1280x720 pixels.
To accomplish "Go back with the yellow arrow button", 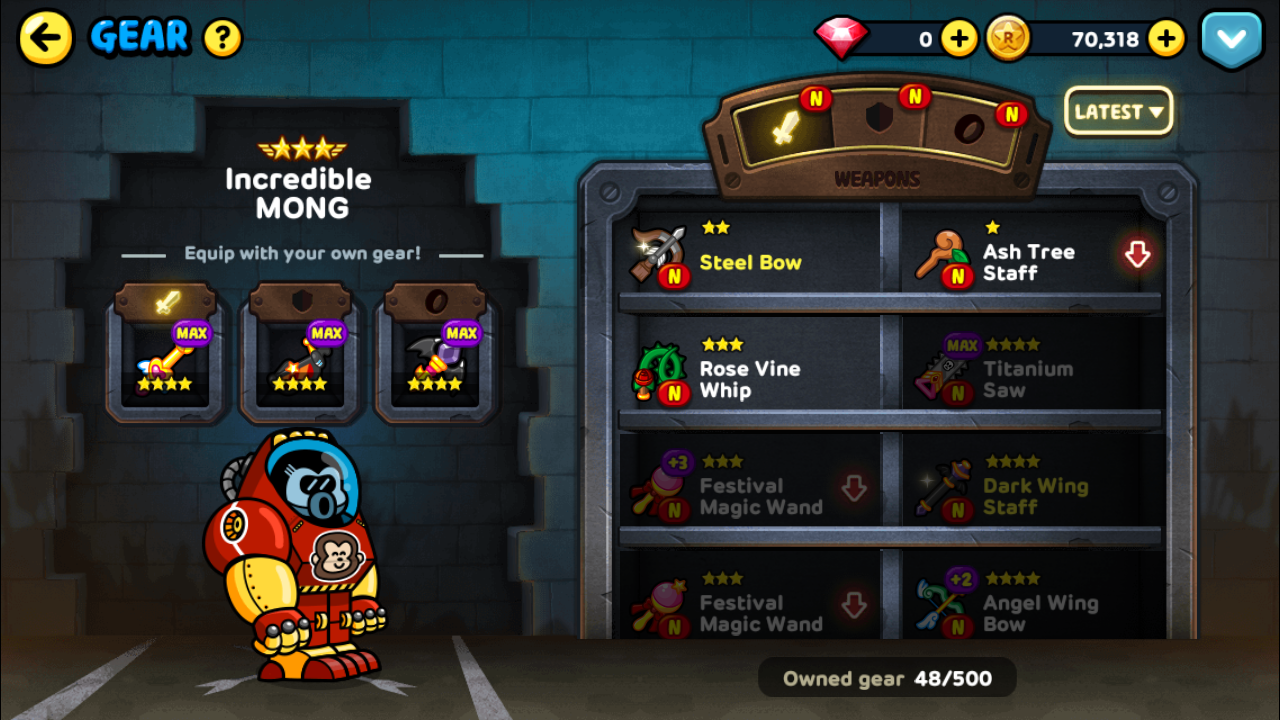I will [x=46, y=39].
